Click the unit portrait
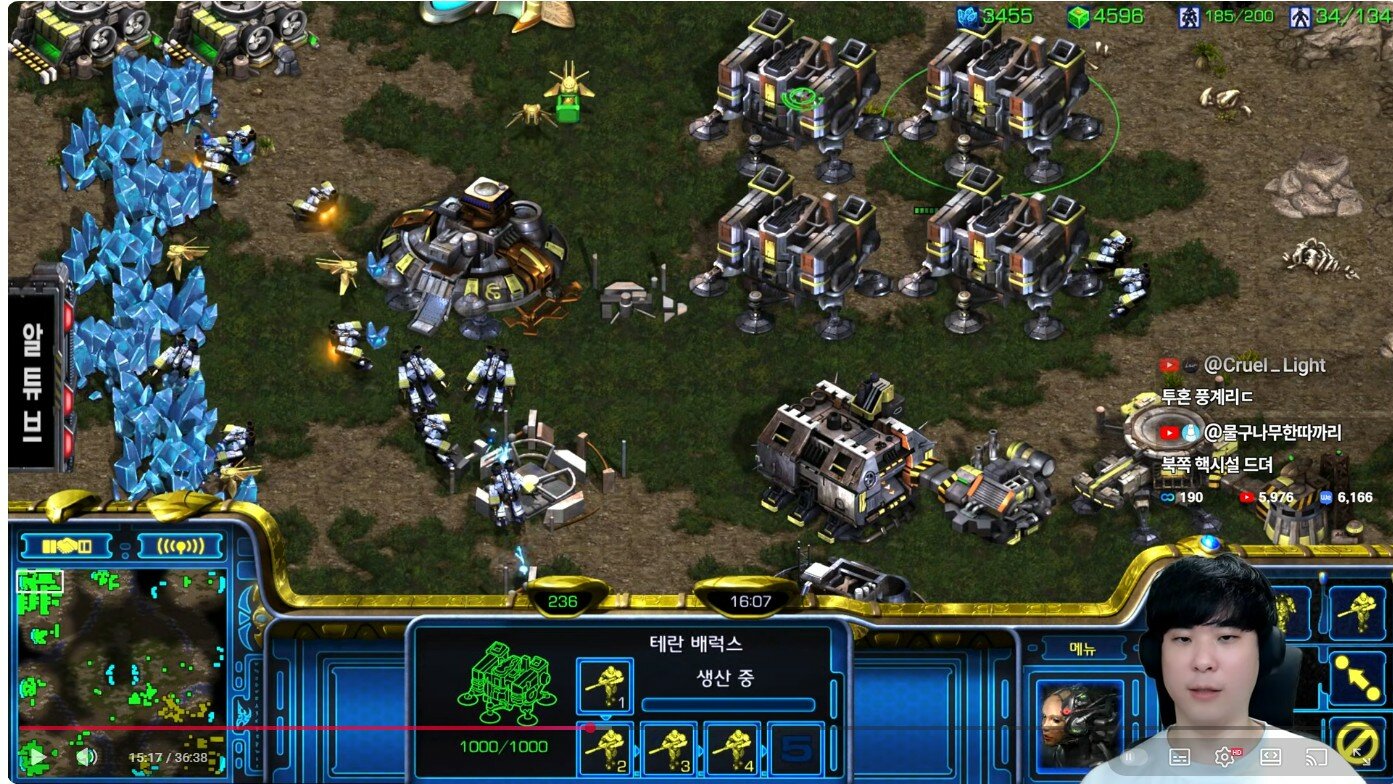The image size is (1393, 784). [1080, 720]
